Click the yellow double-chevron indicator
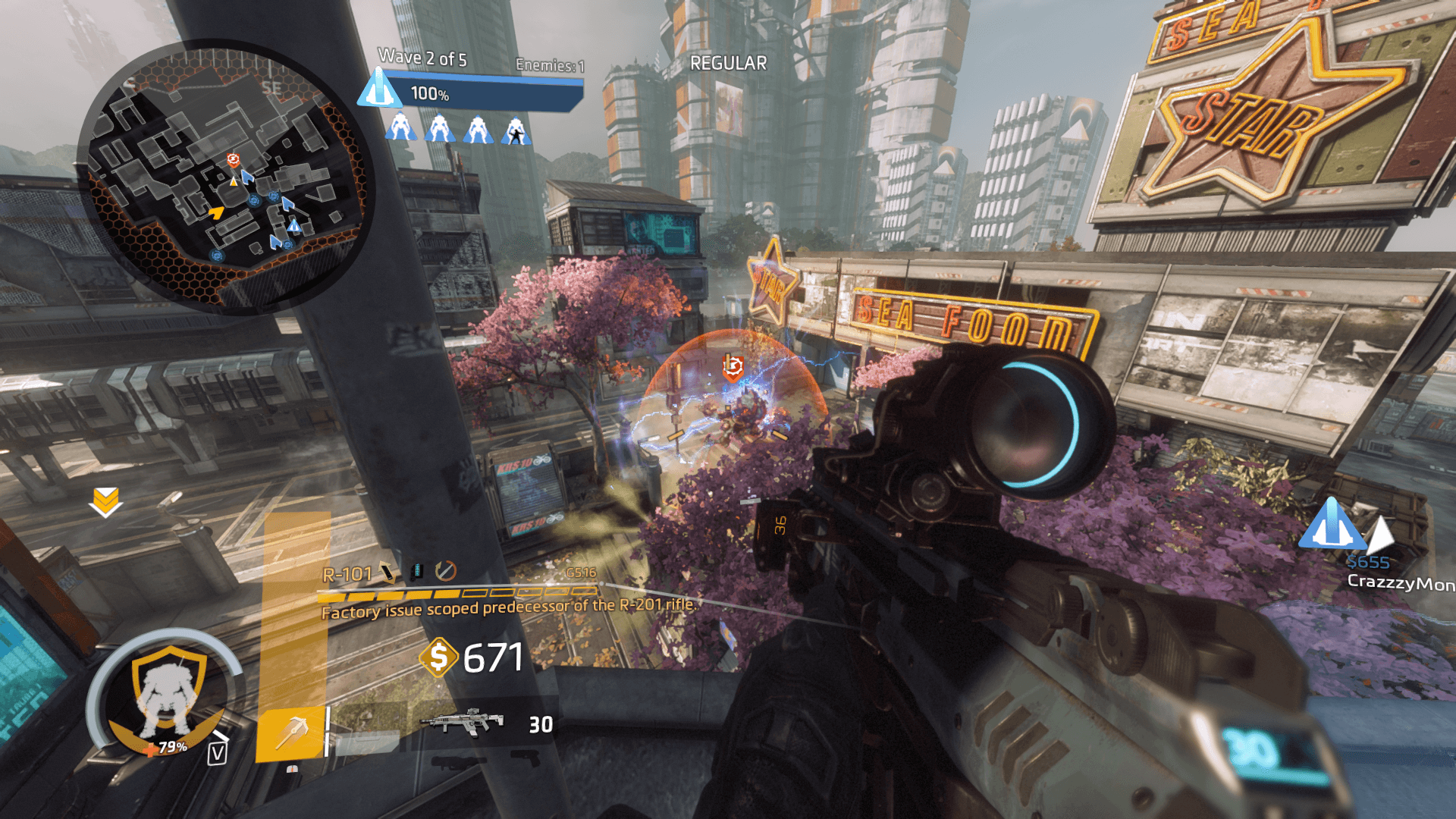This screenshot has width=1456, height=819. click(x=105, y=501)
